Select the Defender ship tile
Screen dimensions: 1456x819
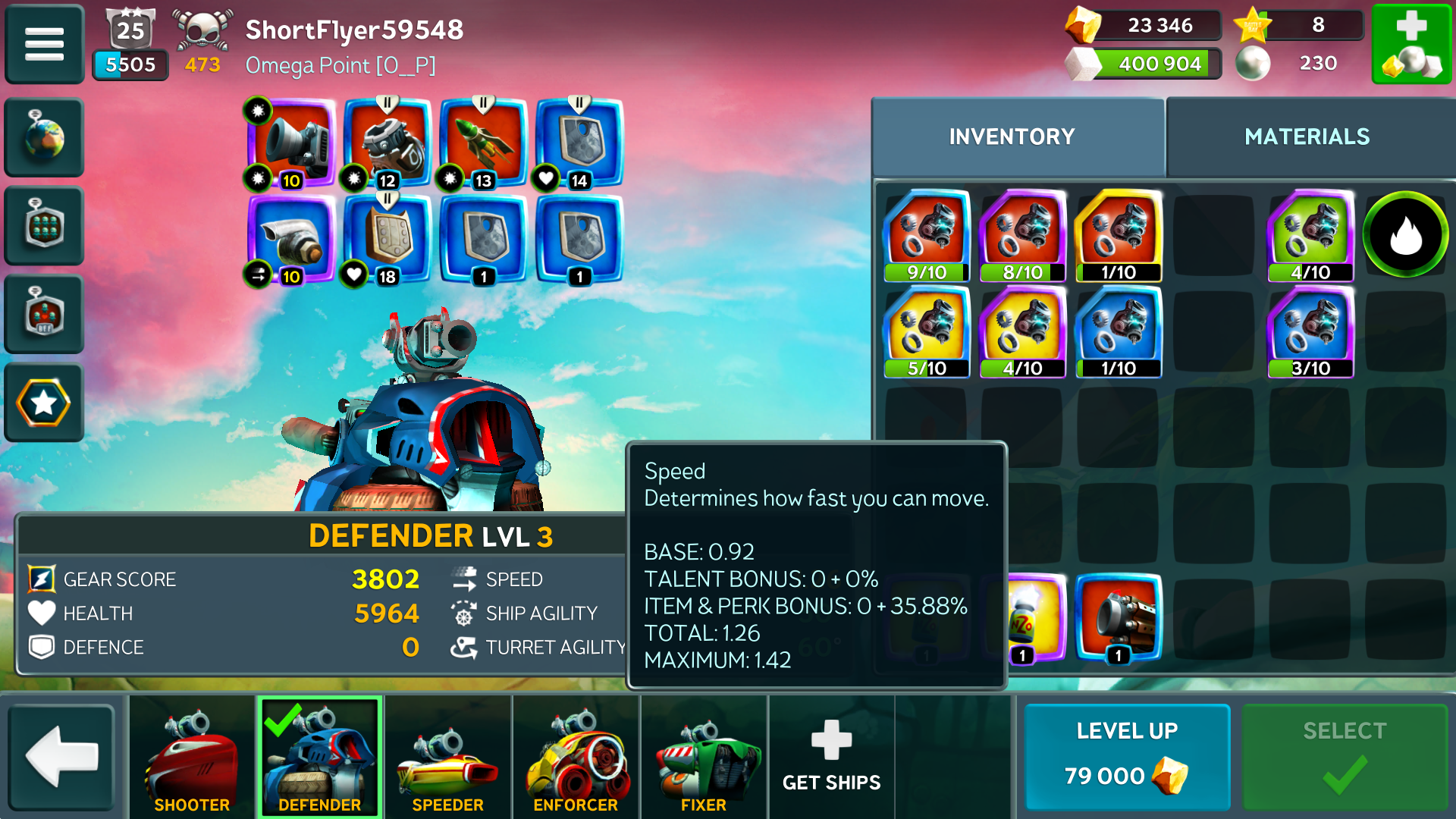coord(319,756)
